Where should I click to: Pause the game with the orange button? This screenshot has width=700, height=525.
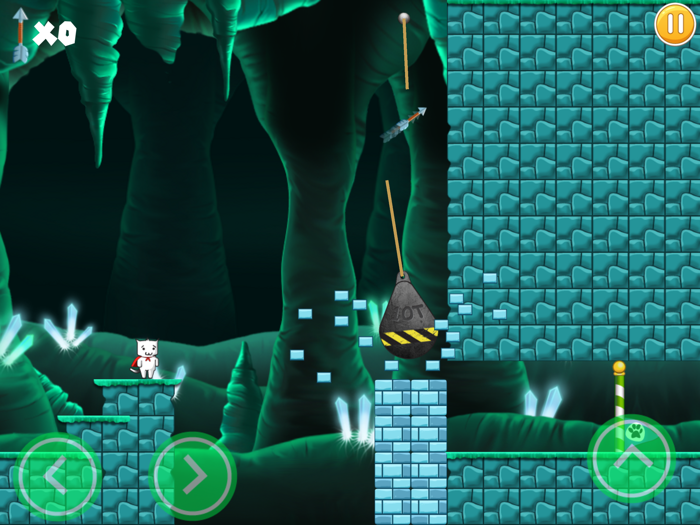click(x=675, y=24)
